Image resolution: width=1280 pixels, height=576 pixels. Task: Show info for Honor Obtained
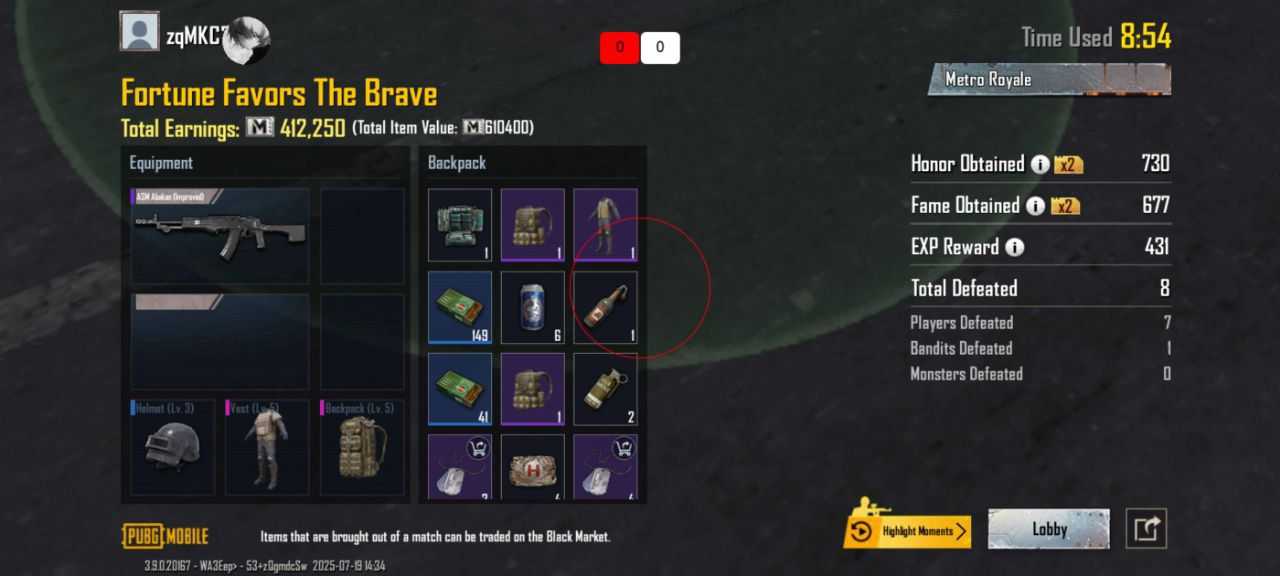pos(1040,165)
